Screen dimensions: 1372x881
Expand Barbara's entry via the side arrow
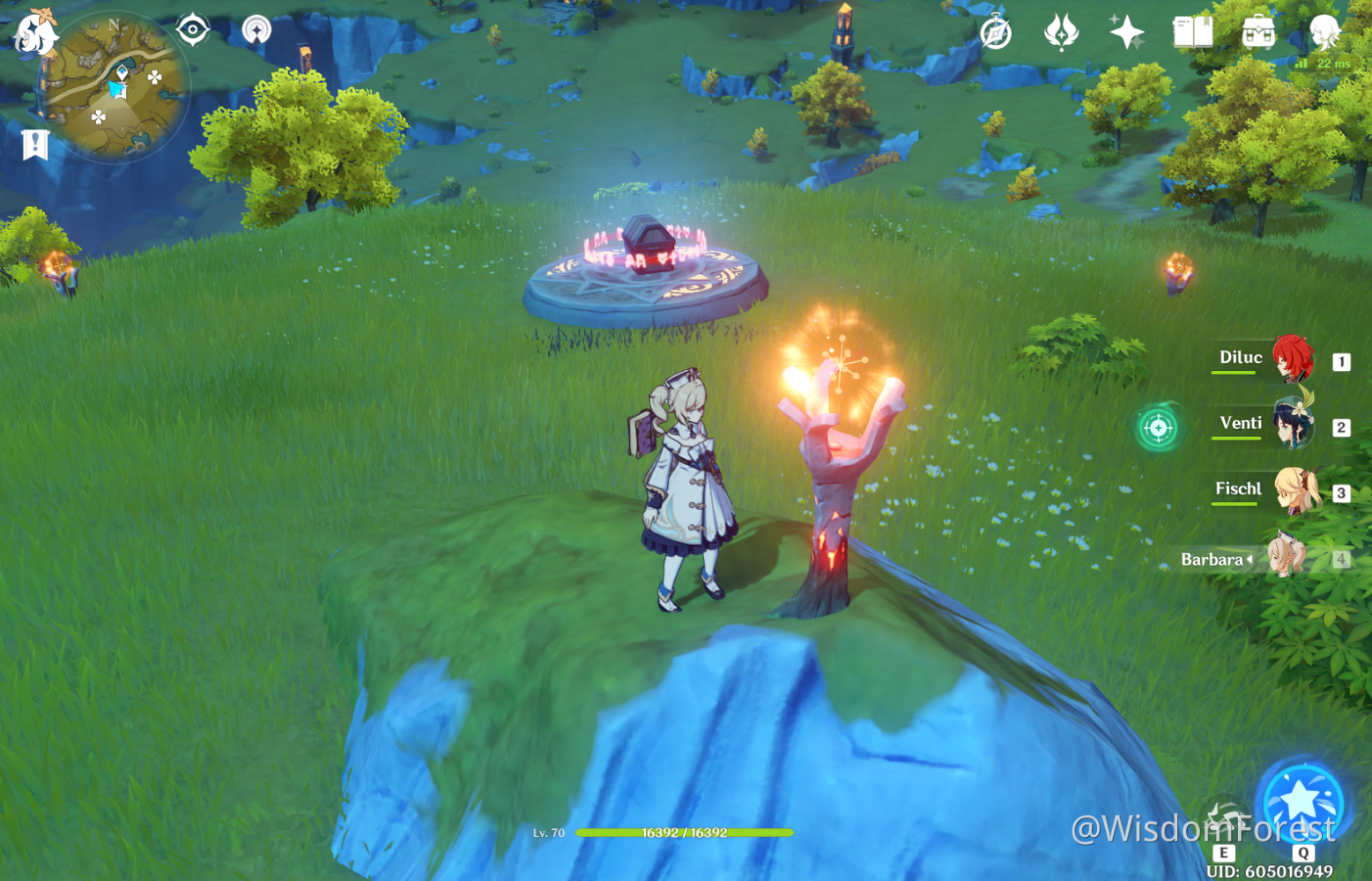point(1251,559)
